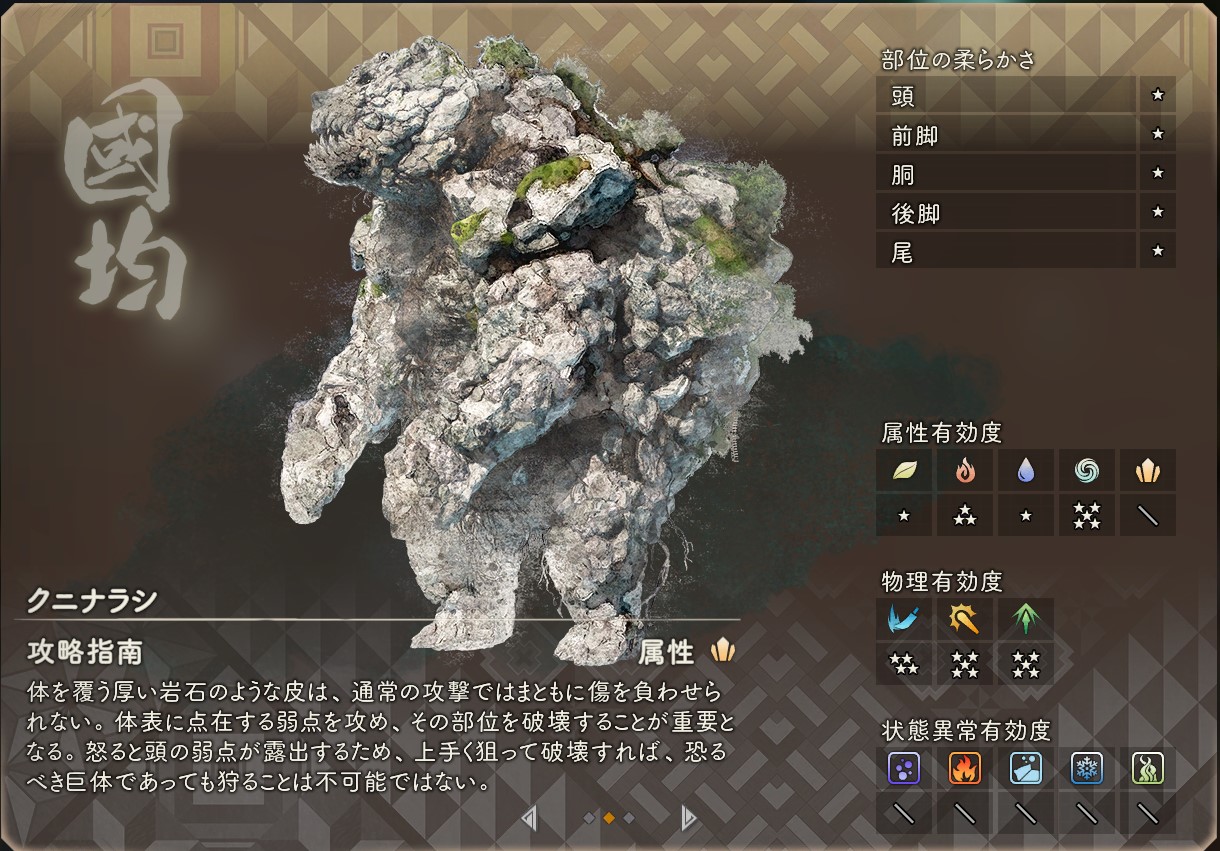
Task: Go to the next page with right arrow
Action: click(688, 818)
